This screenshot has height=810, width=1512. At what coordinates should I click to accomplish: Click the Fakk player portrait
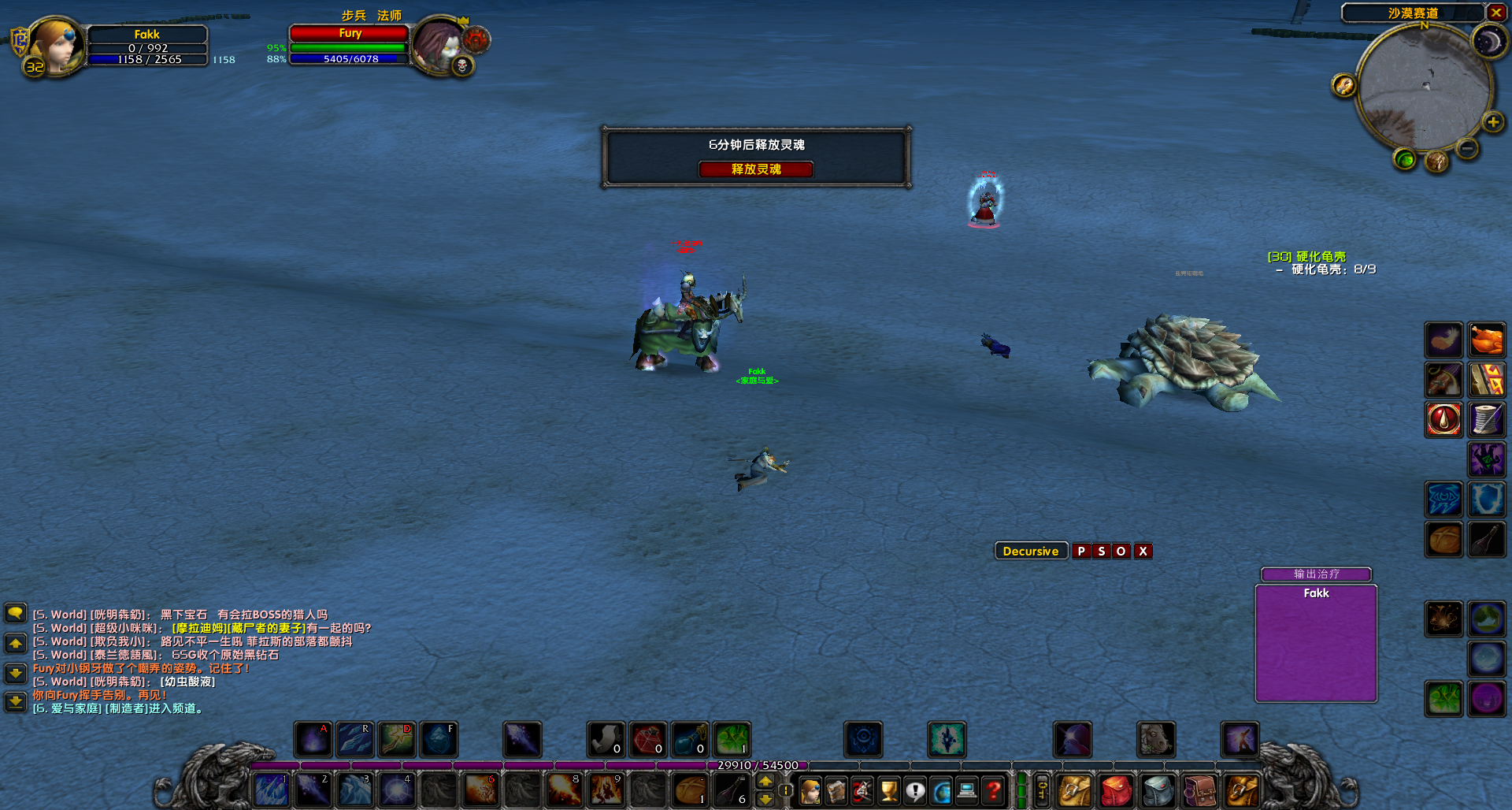[x=55, y=46]
